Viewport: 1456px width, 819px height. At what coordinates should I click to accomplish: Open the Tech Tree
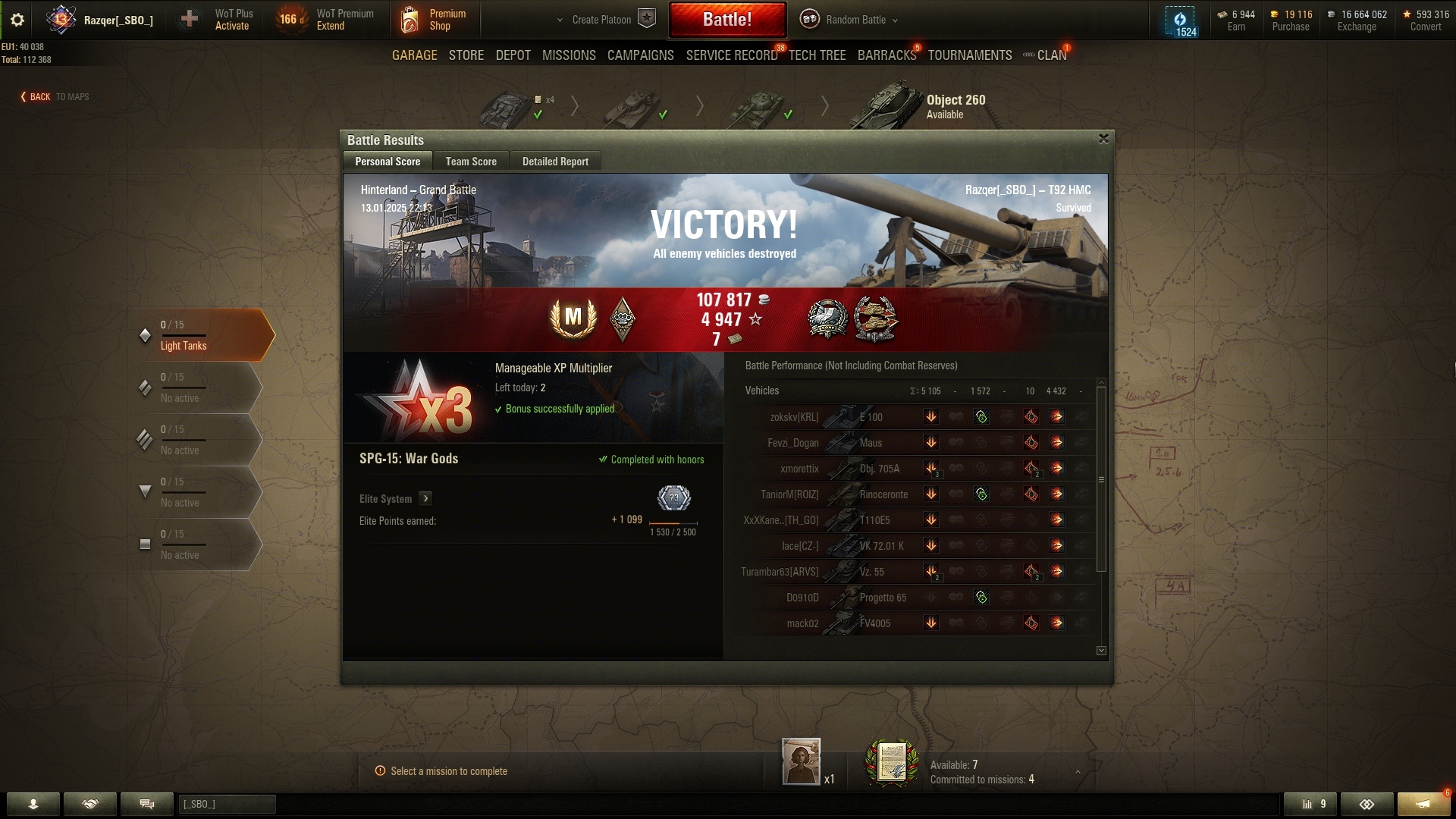pos(817,55)
